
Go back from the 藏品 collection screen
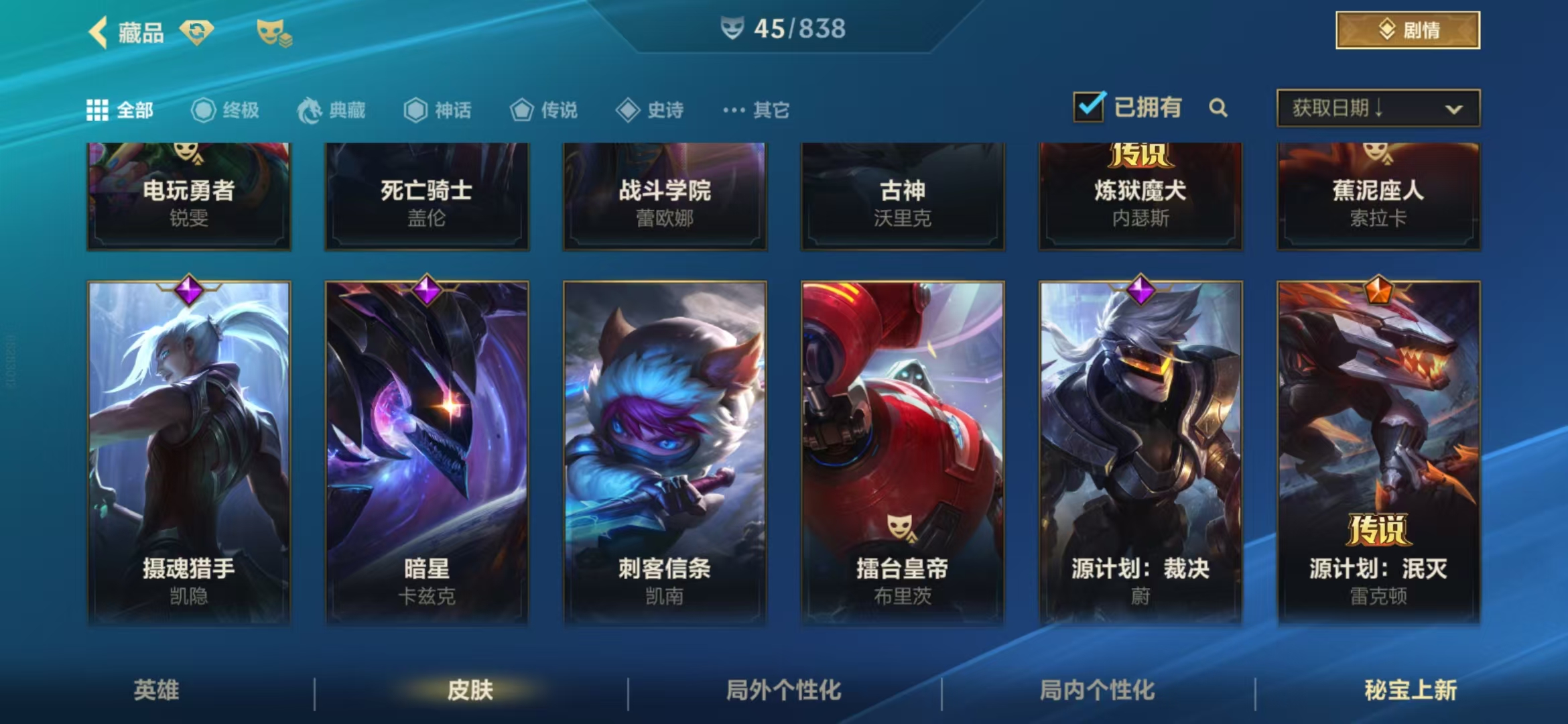pos(99,32)
